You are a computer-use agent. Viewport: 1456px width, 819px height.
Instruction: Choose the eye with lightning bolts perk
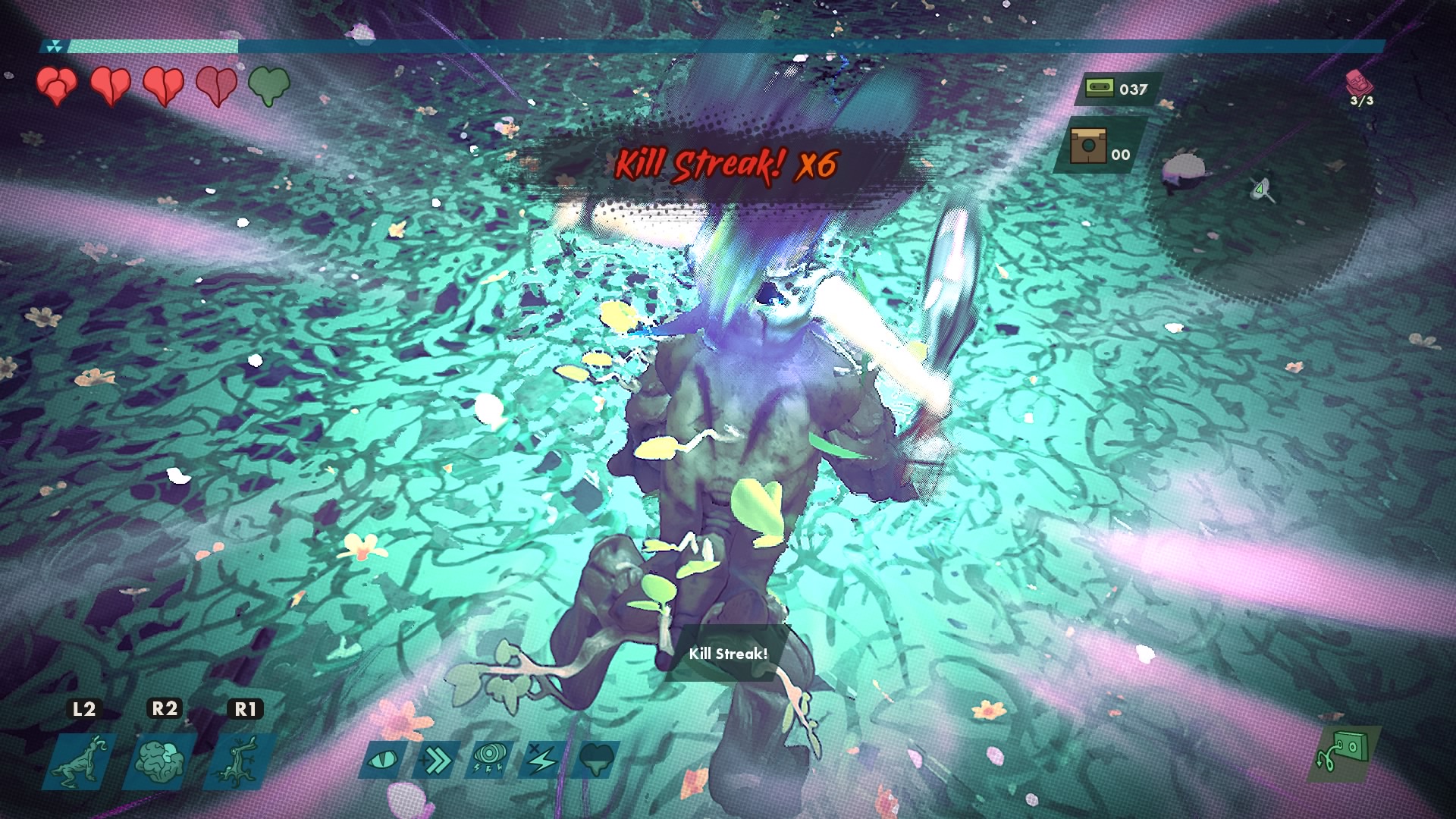489,759
